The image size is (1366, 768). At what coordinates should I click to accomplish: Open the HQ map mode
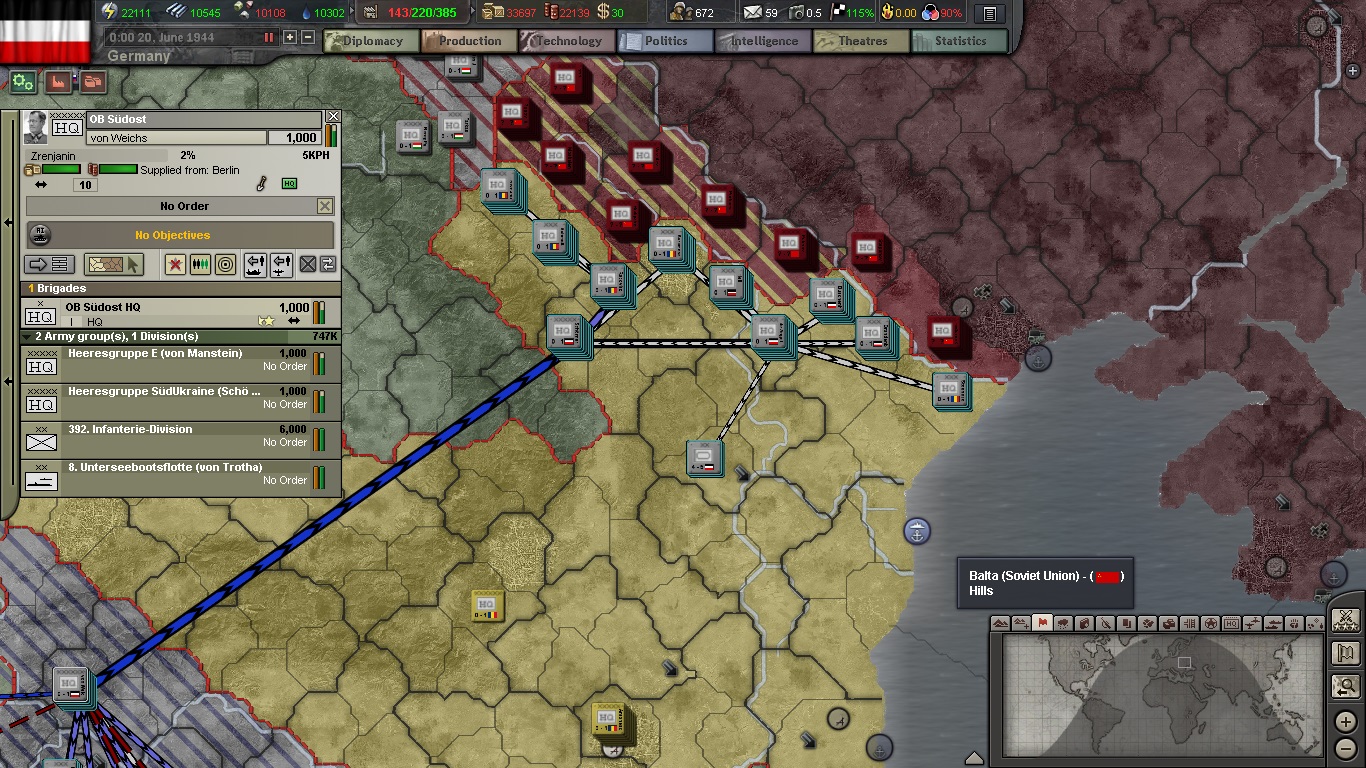click(1232, 622)
